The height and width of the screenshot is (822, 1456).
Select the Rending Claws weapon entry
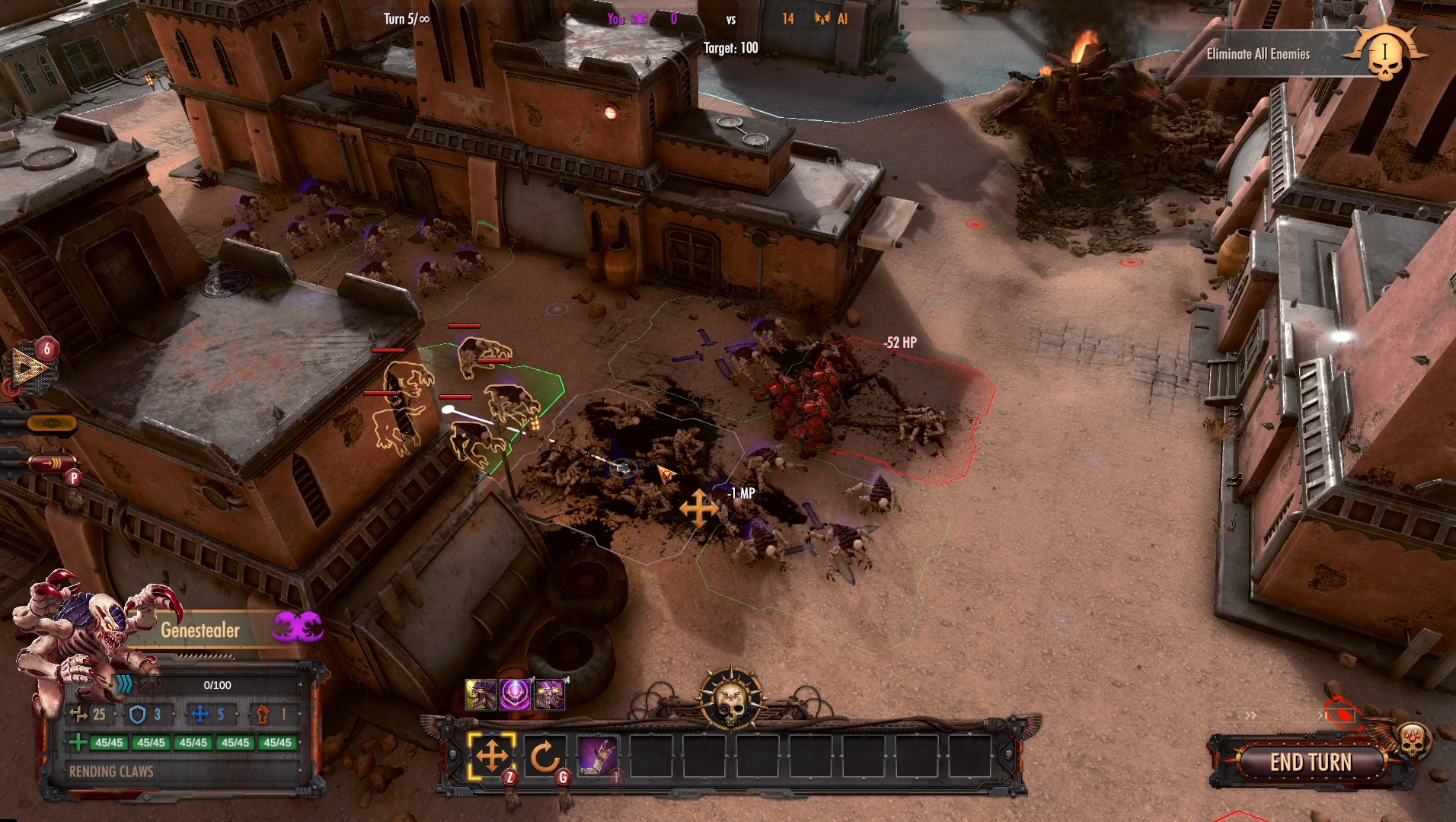[111, 772]
